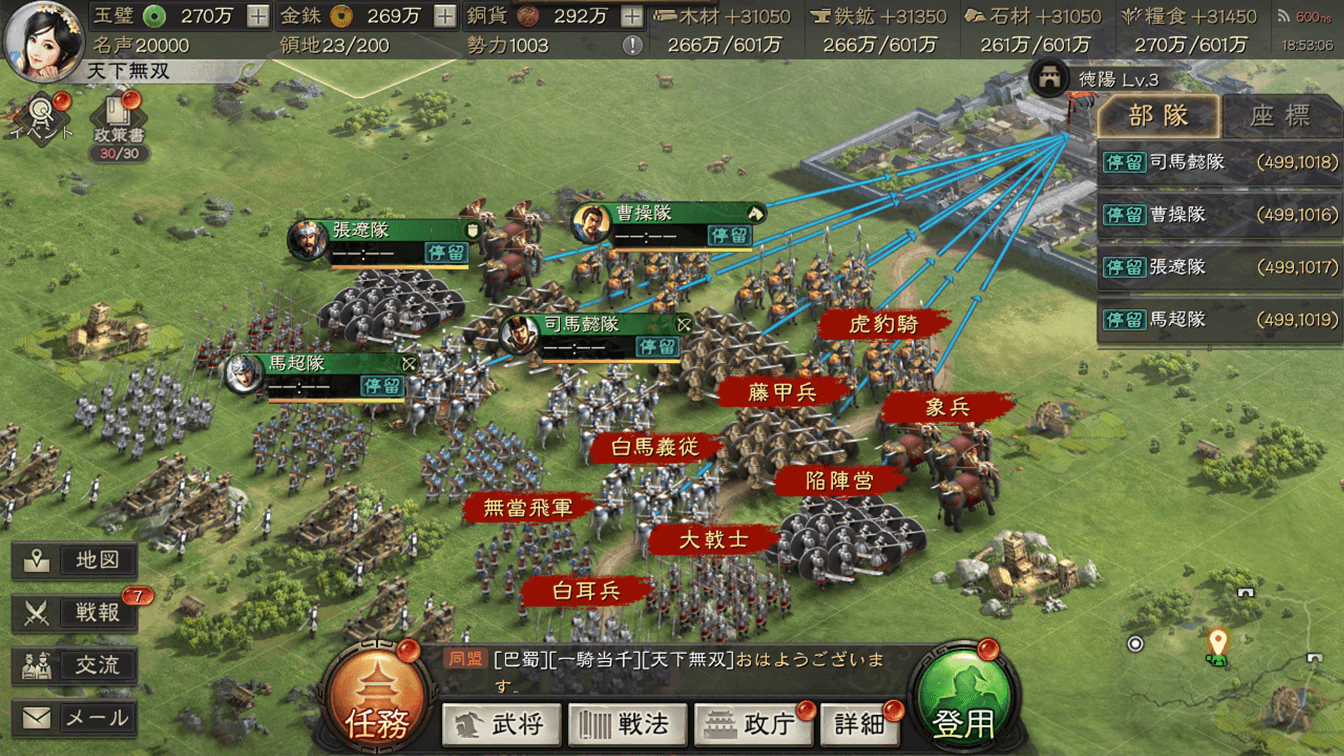Viewport: 1344px width, 756px height.
Task: View 戦報 battle reports
Action: point(75,612)
